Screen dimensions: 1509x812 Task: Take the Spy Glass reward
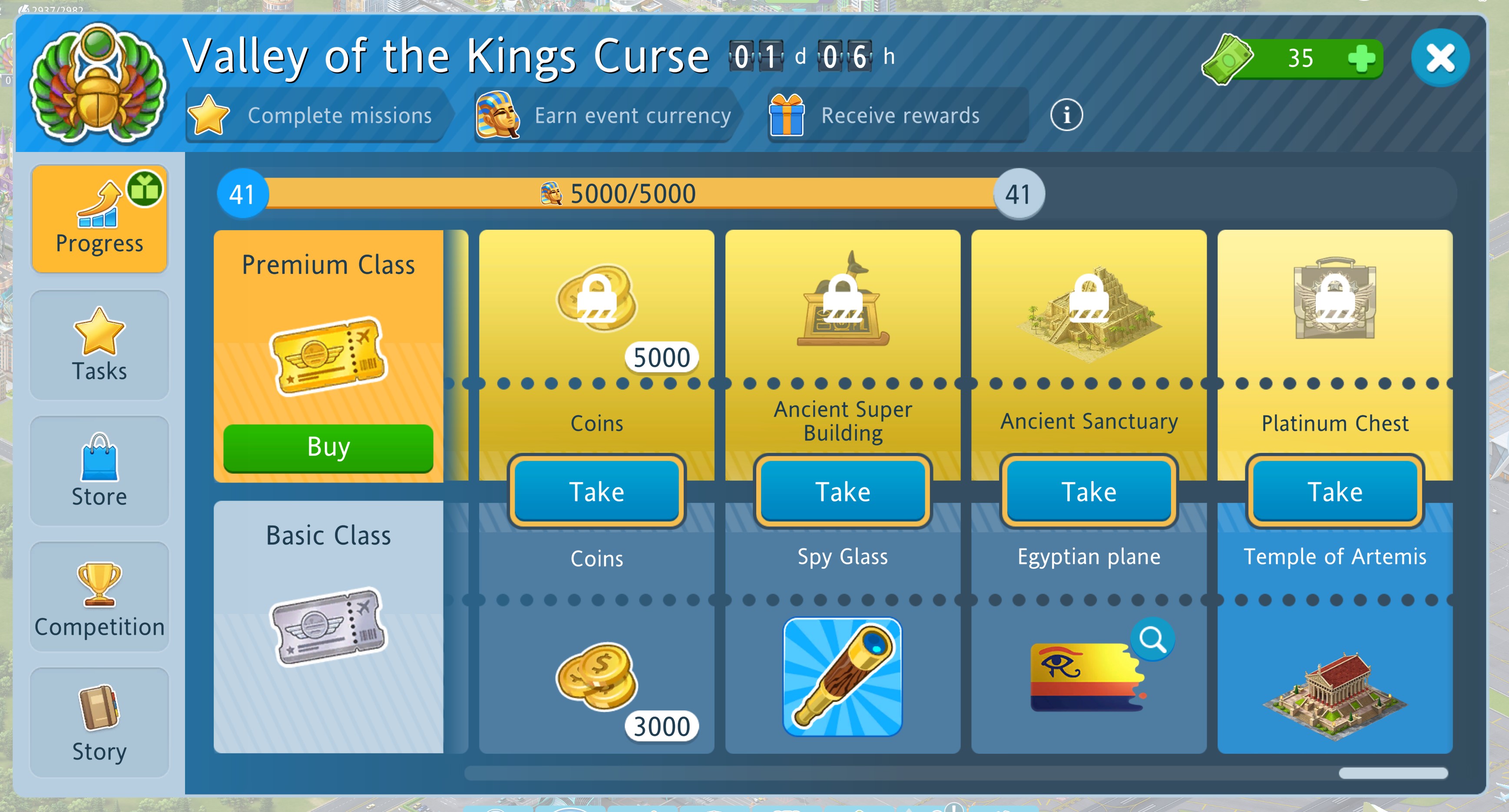(842, 491)
